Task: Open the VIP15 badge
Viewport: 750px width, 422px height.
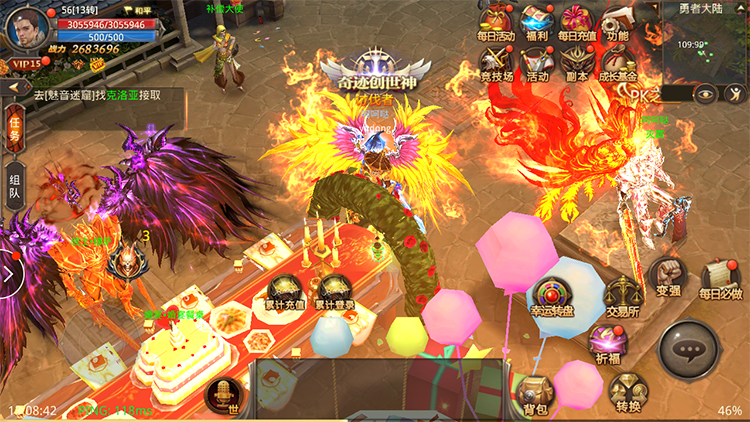Action: tap(26, 63)
